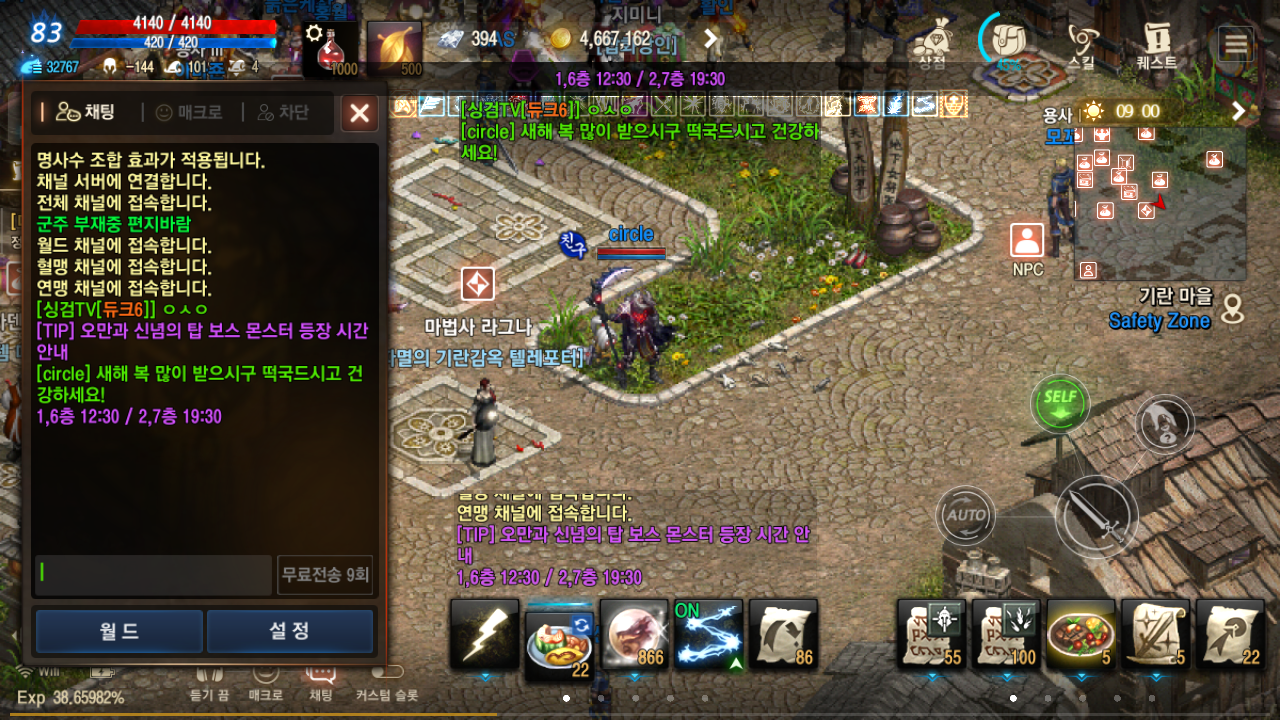
Task: Click the chat message input field
Action: (x=150, y=574)
